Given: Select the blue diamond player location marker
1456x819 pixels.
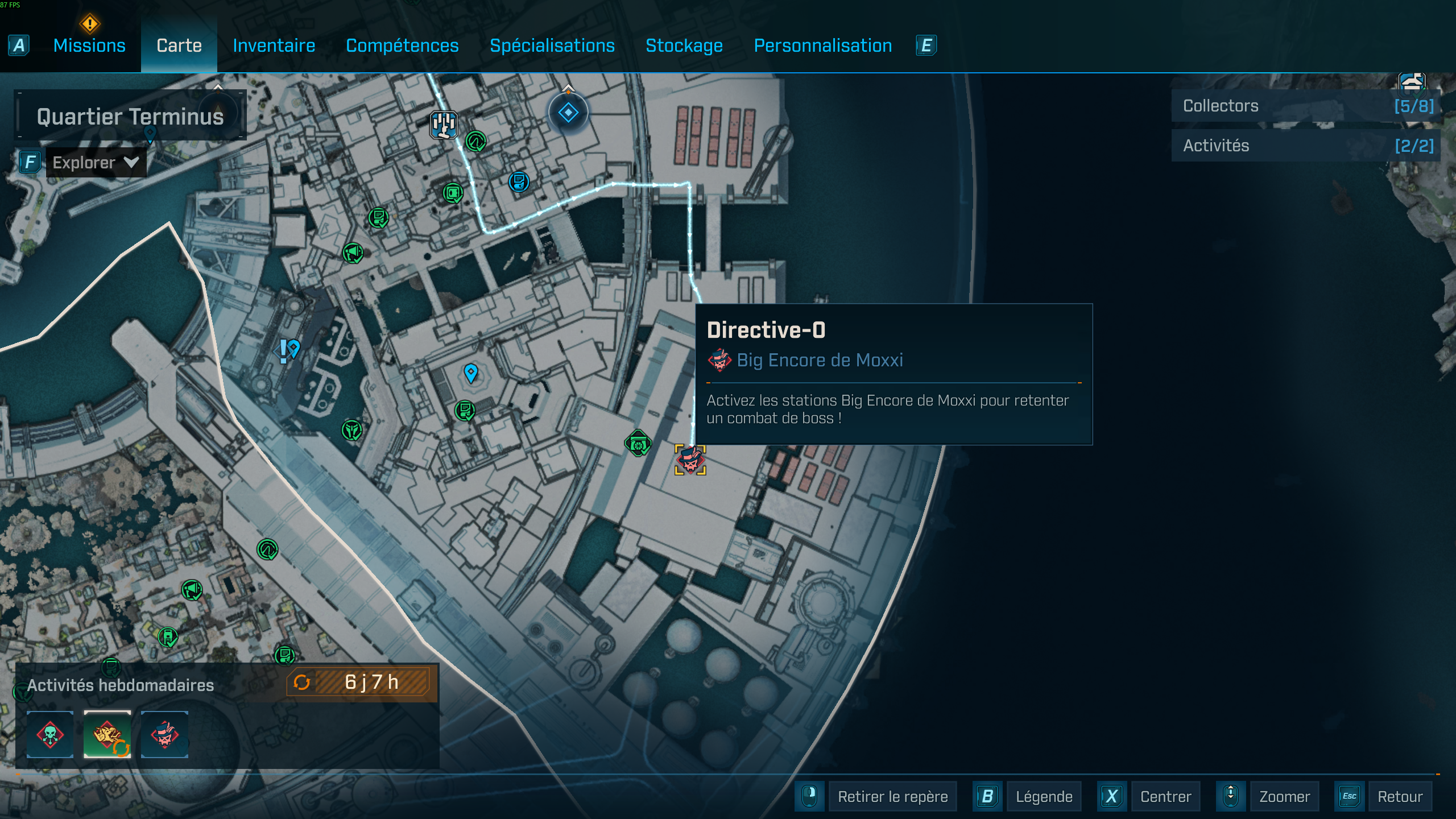Looking at the screenshot, I should [568, 113].
